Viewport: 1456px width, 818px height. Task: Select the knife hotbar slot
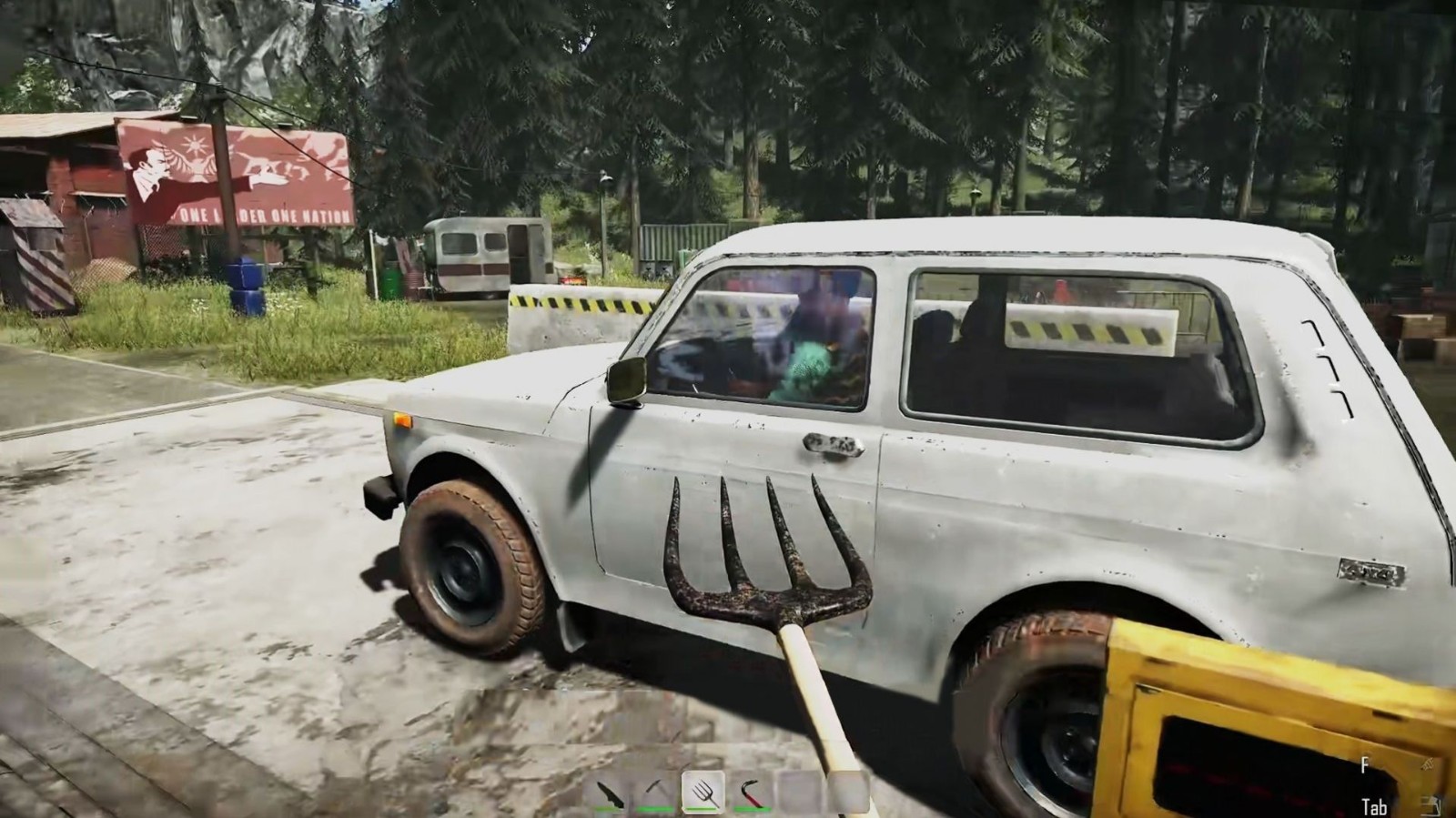(x=611, y=793)
